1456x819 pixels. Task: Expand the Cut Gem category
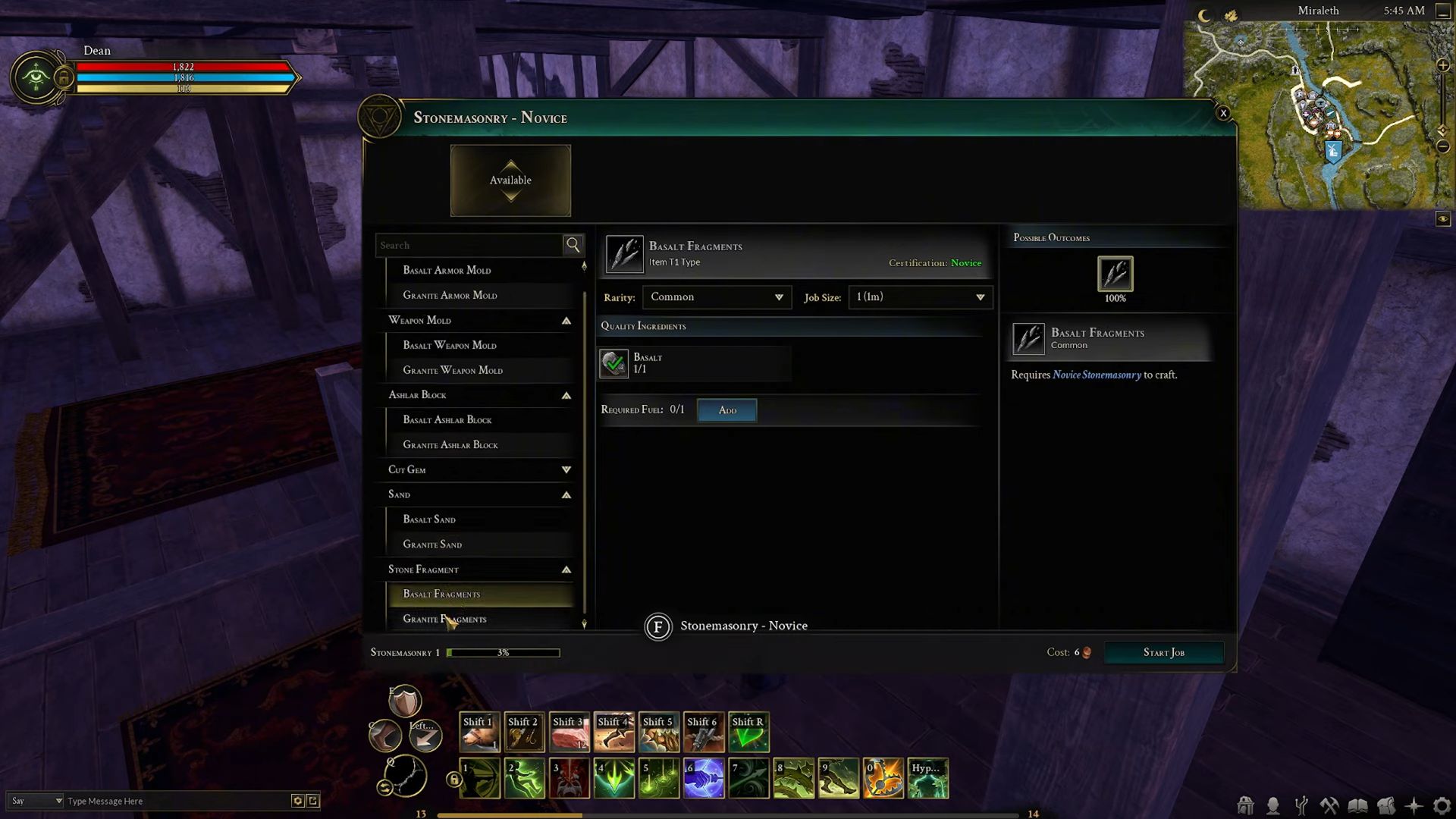point(566,469)
